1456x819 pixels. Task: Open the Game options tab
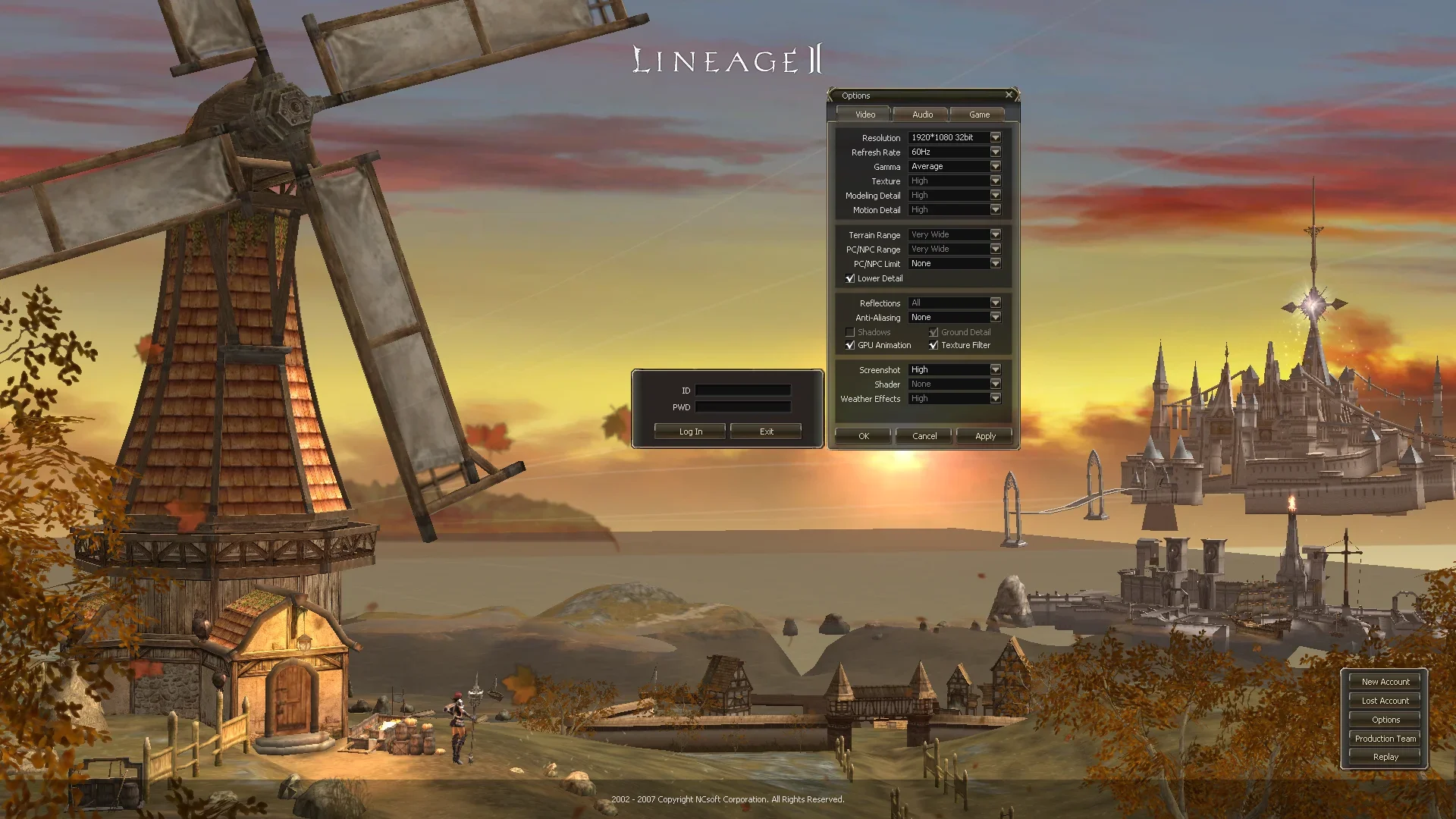[979, 115]
